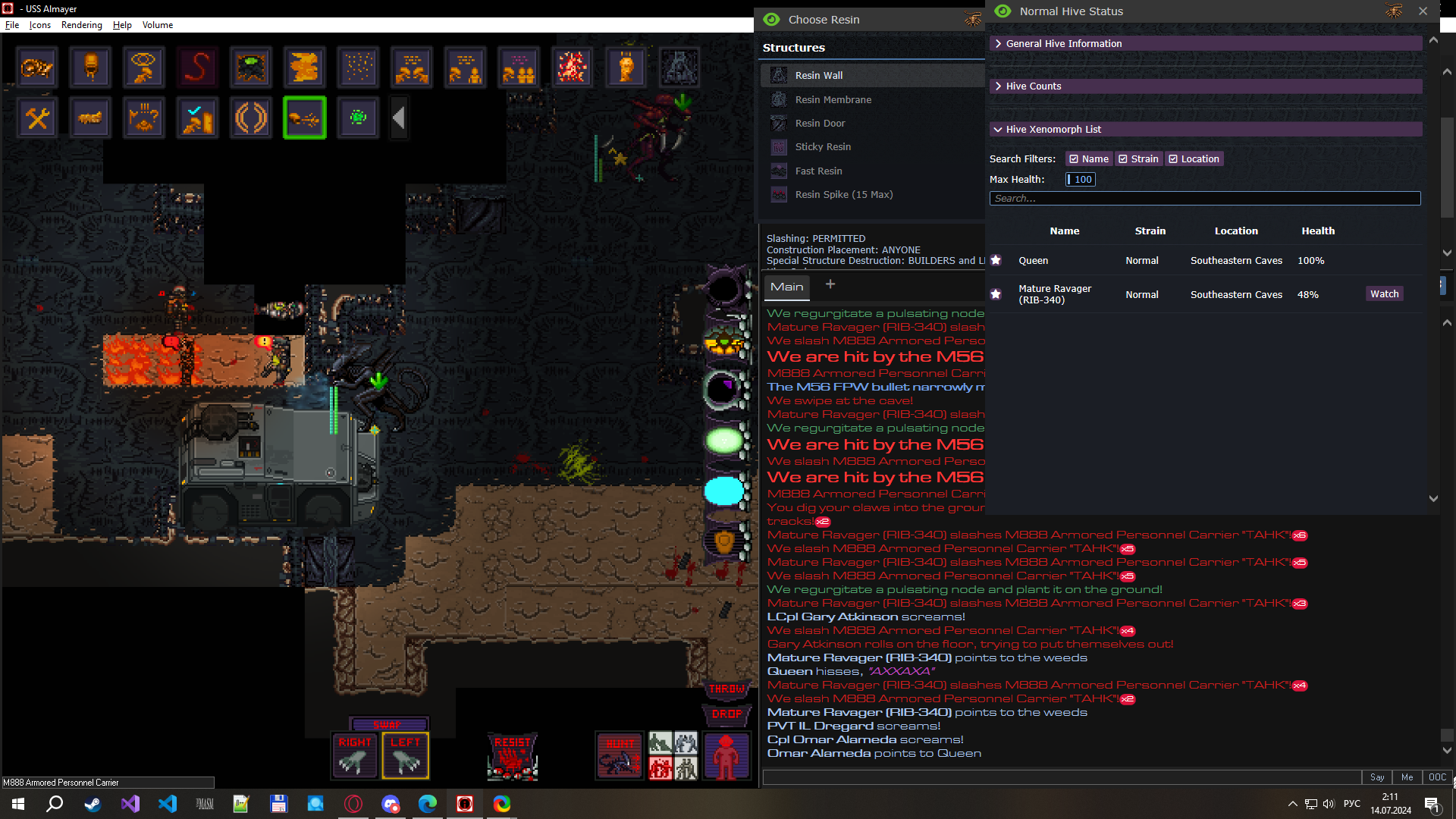Choose Resin Membrane from structures list
The width and height of the screenshot is (1456, 819).
(833, 100)
